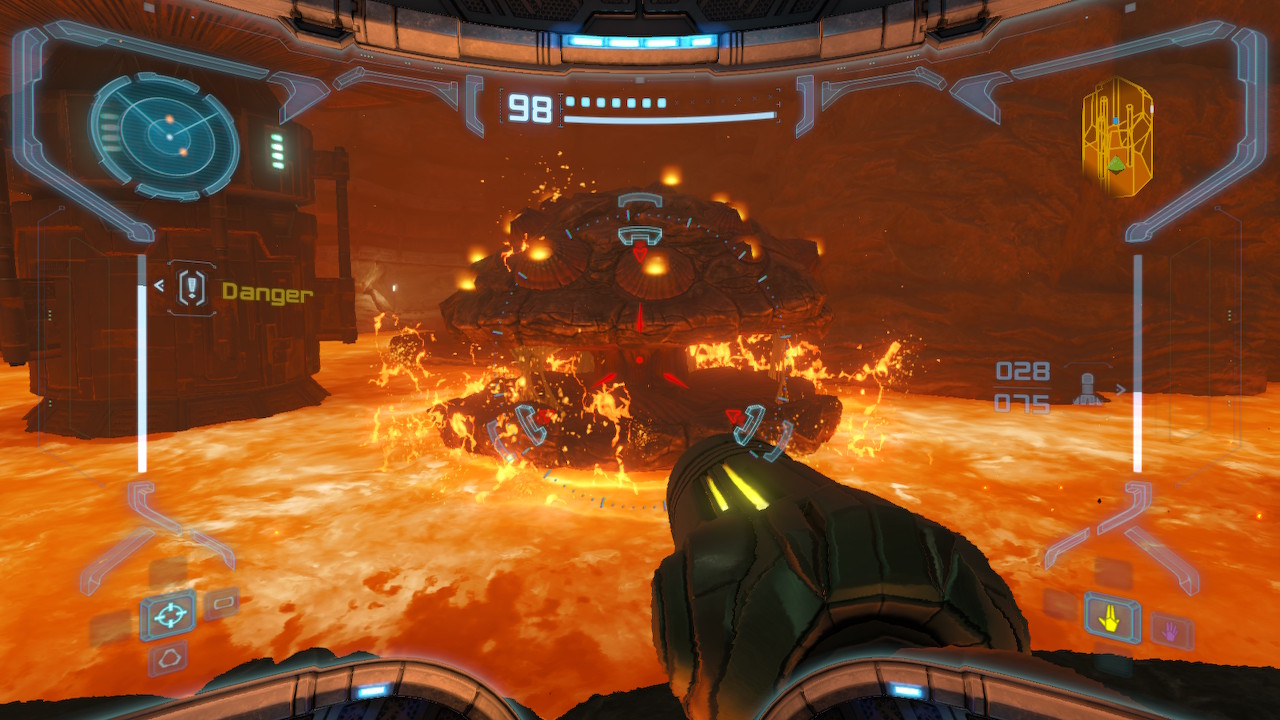Select the yellow Power Beam hand icon
The width and height of the screenshot is (1280, 720).
pos(1111,619)
